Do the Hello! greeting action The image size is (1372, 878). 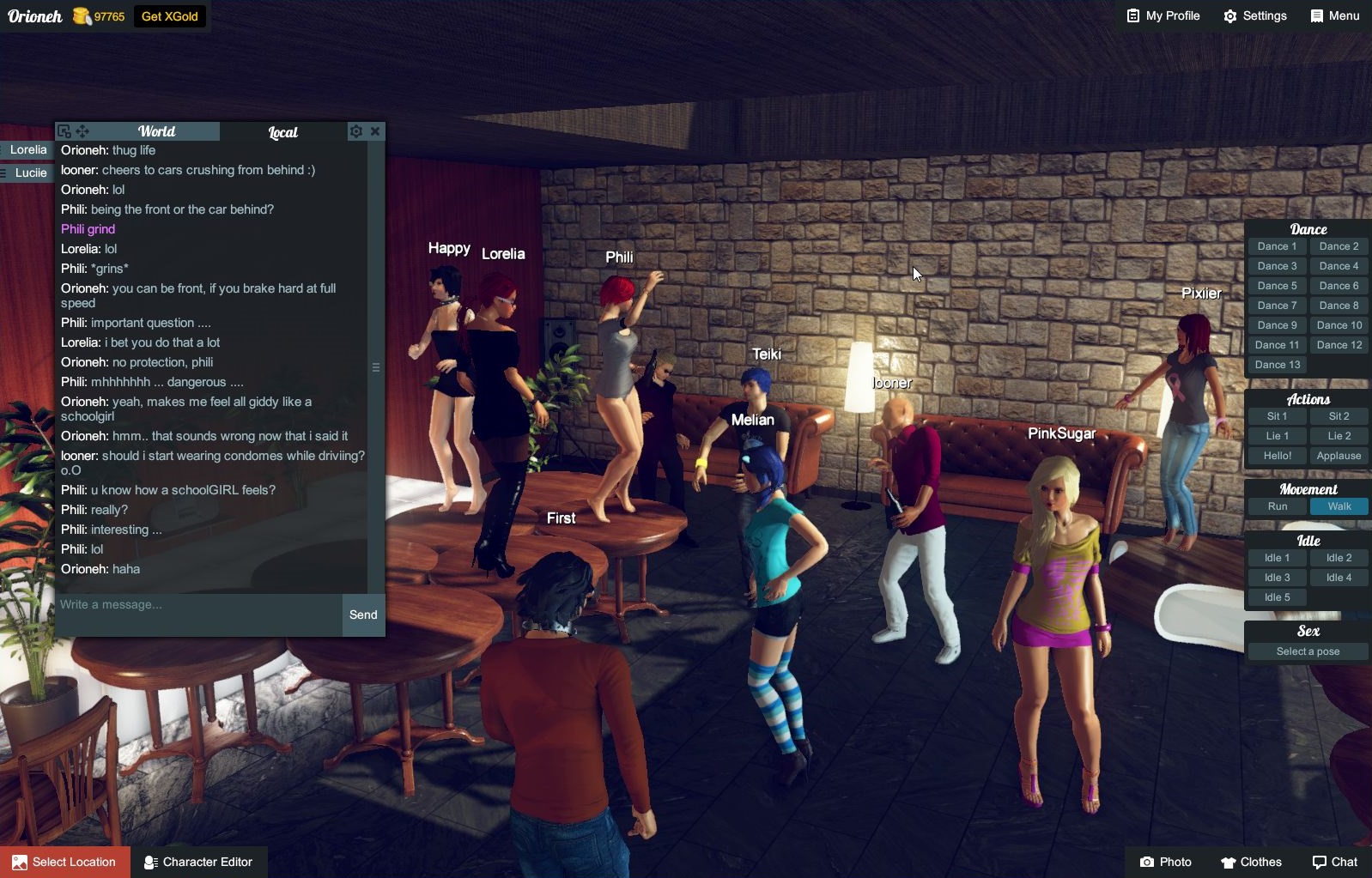click(1277, 456)
